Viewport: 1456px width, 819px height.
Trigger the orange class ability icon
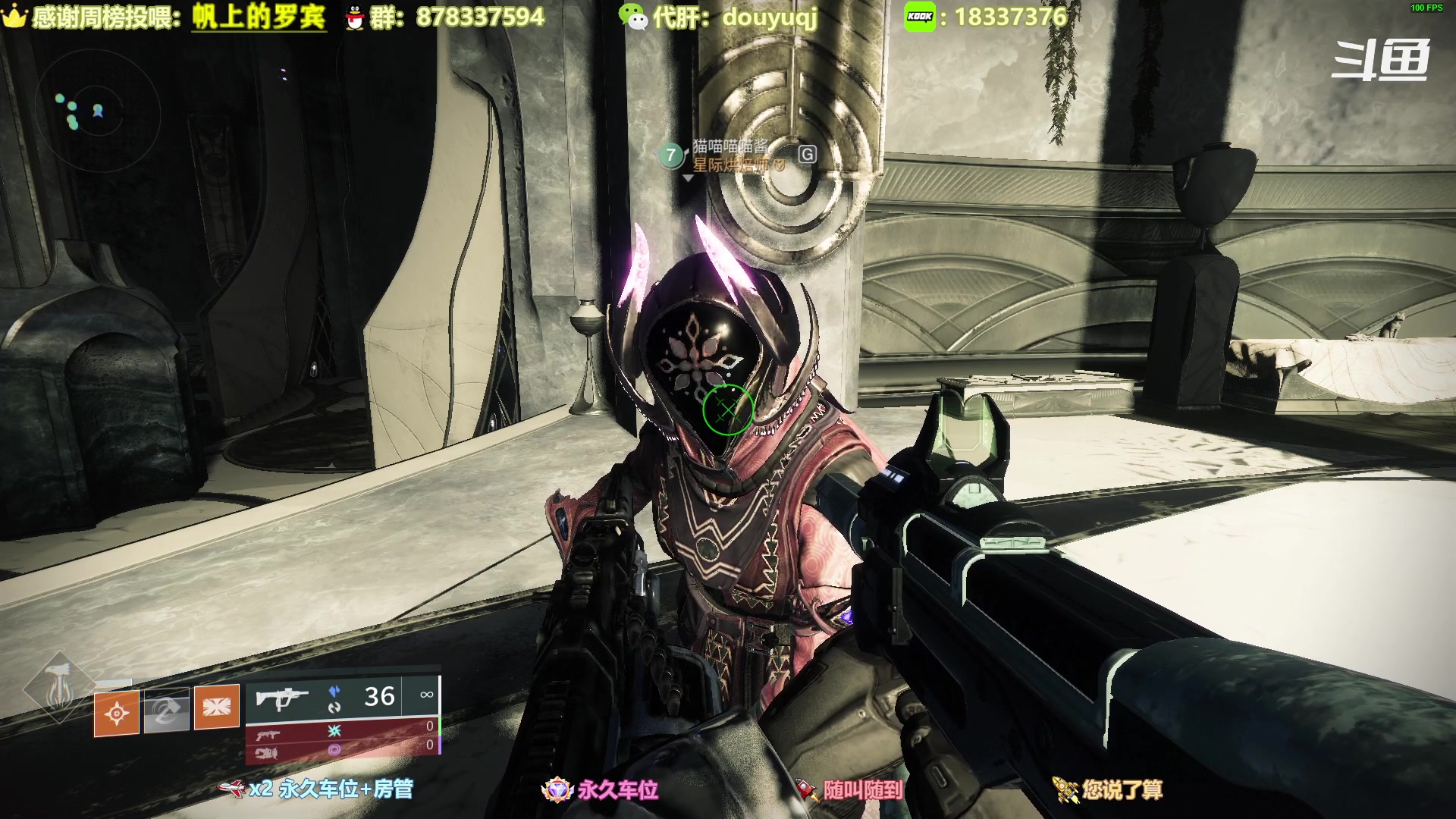217,707
